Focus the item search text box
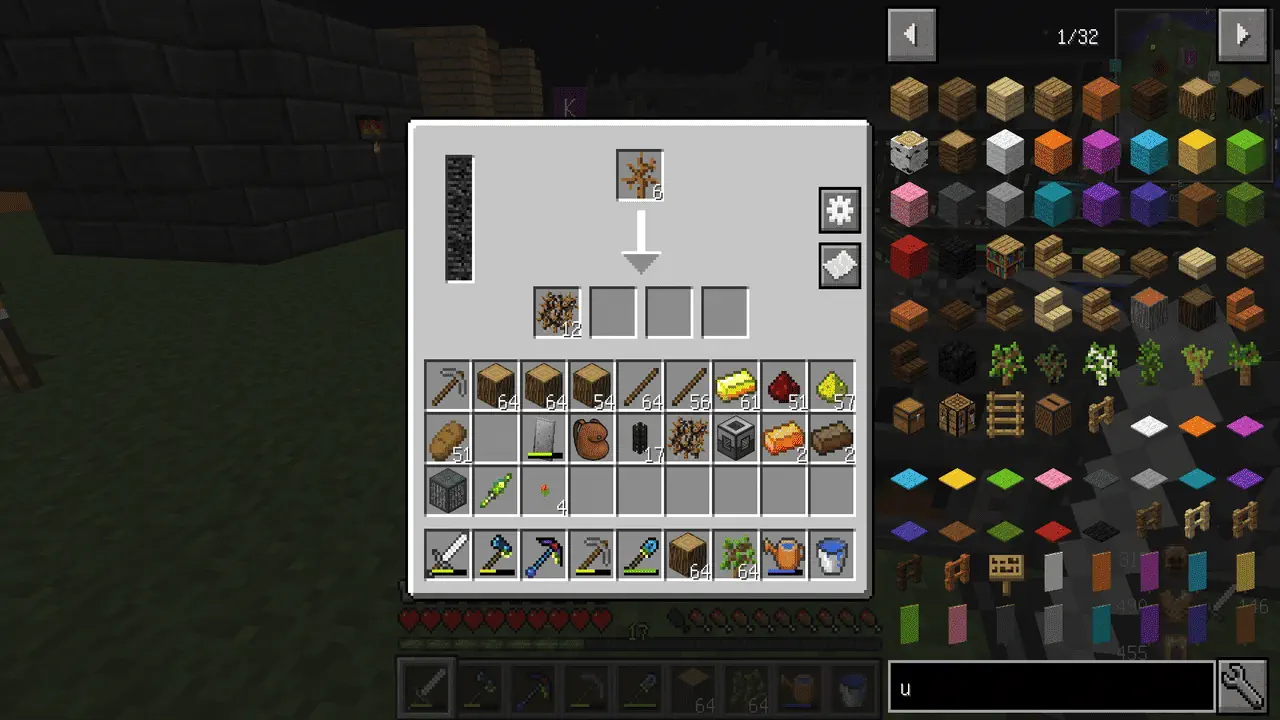This screenshot has width=1280, height=720. click(x=1050, y=687)
